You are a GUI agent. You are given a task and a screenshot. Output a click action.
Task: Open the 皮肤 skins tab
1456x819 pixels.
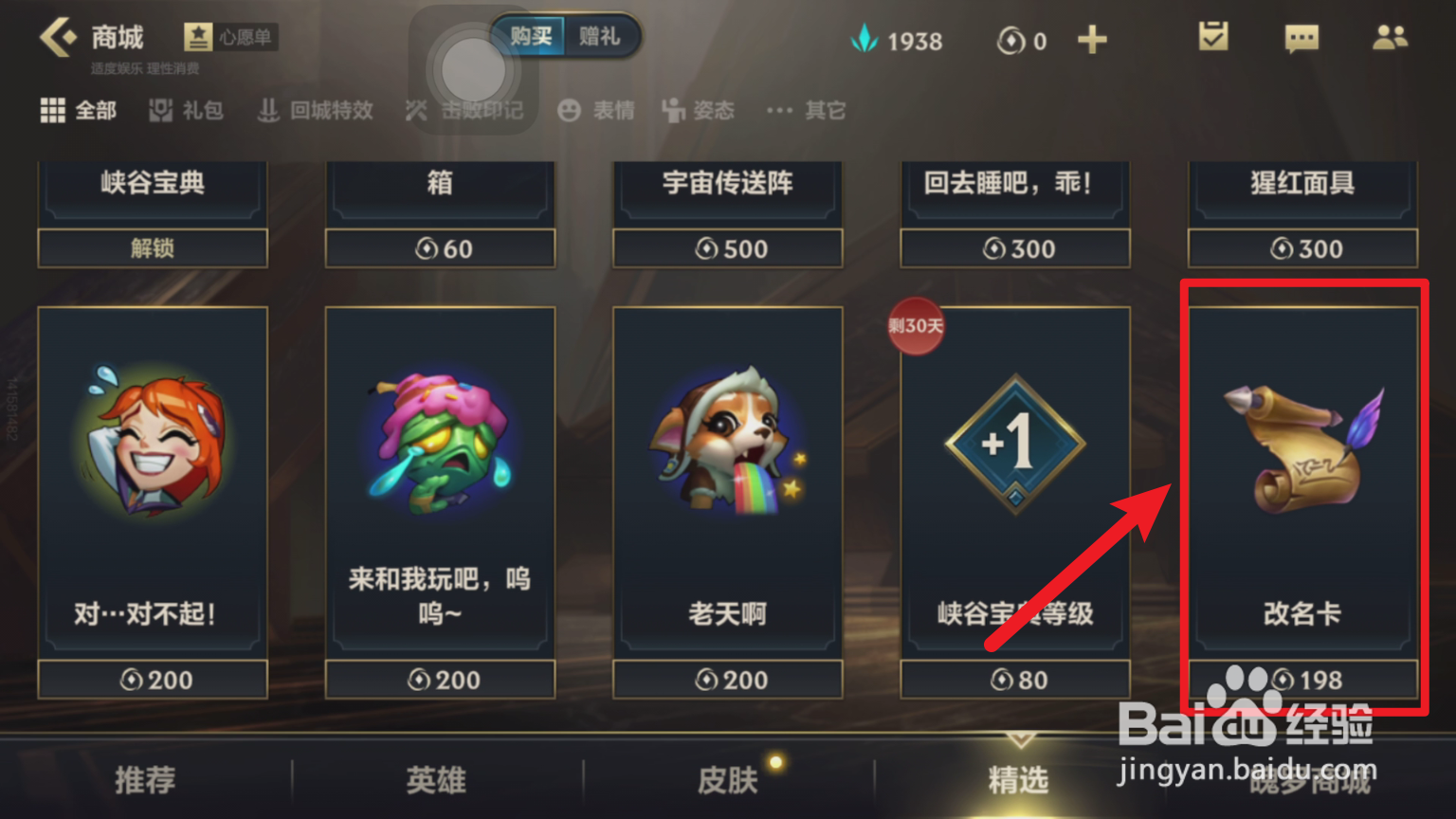tap(728, 781)
